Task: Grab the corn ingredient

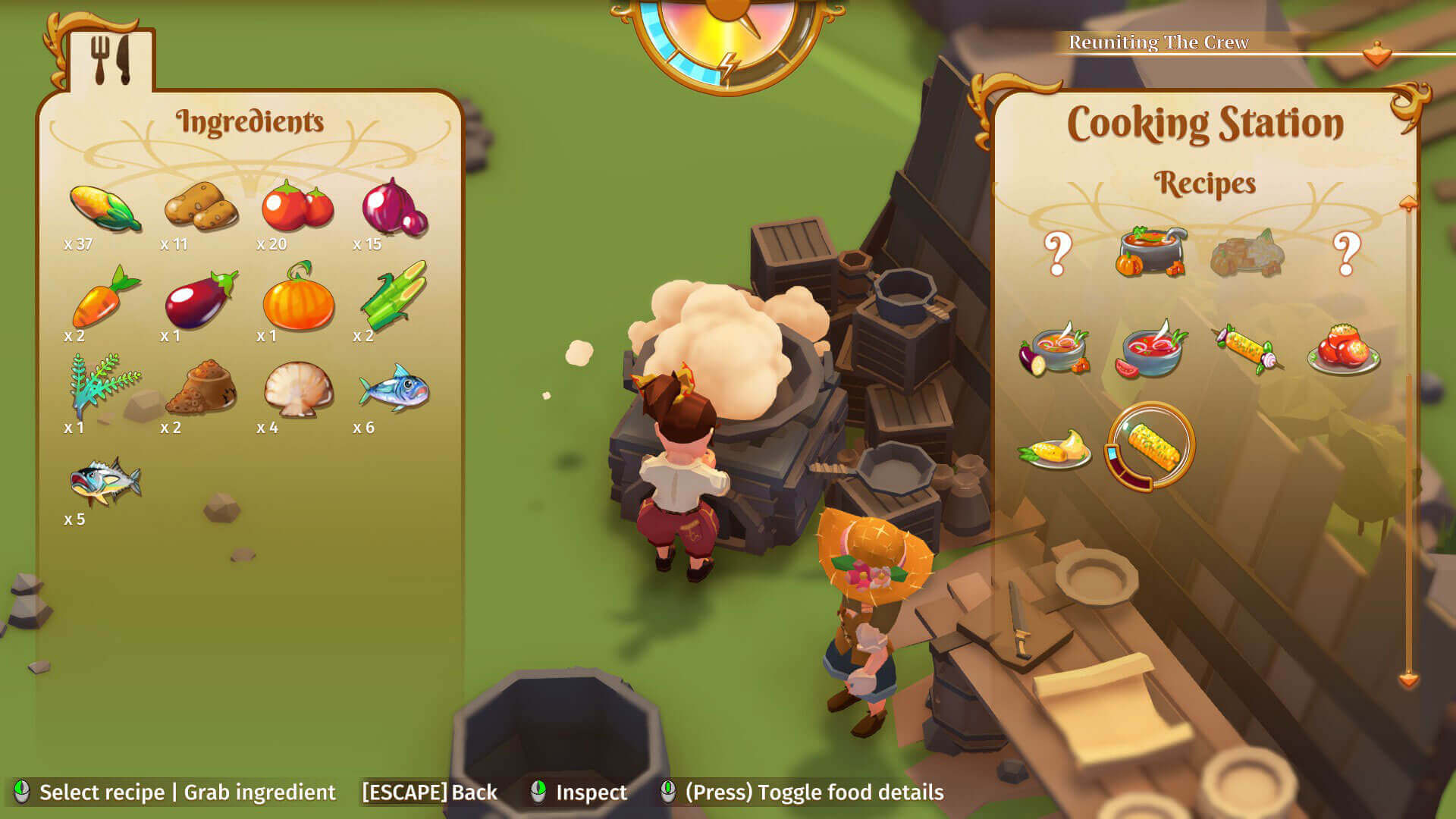Action: tap(105, 207)
